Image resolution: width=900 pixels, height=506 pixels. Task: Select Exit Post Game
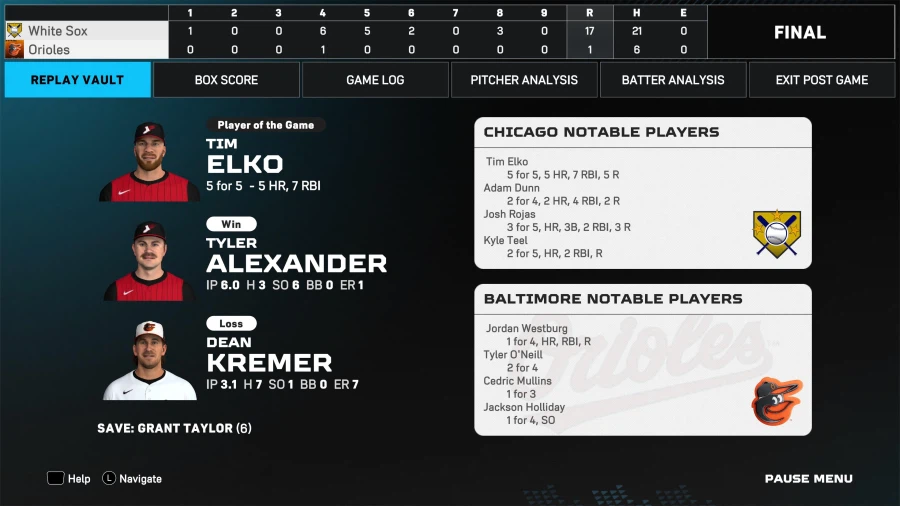pos(822,80)
